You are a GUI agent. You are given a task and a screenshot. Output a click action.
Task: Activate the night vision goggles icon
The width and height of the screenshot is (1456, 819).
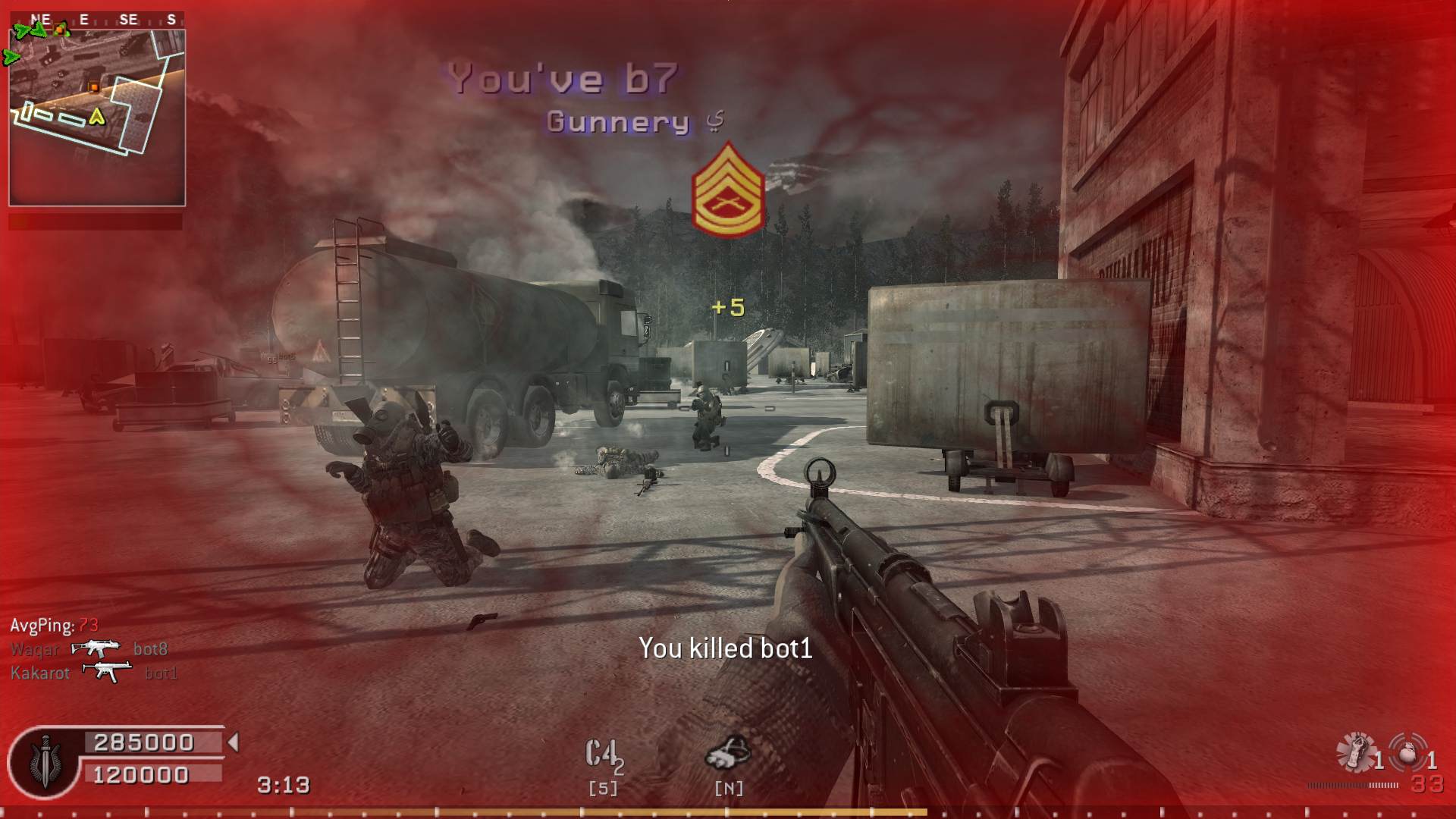coord(728,752)
